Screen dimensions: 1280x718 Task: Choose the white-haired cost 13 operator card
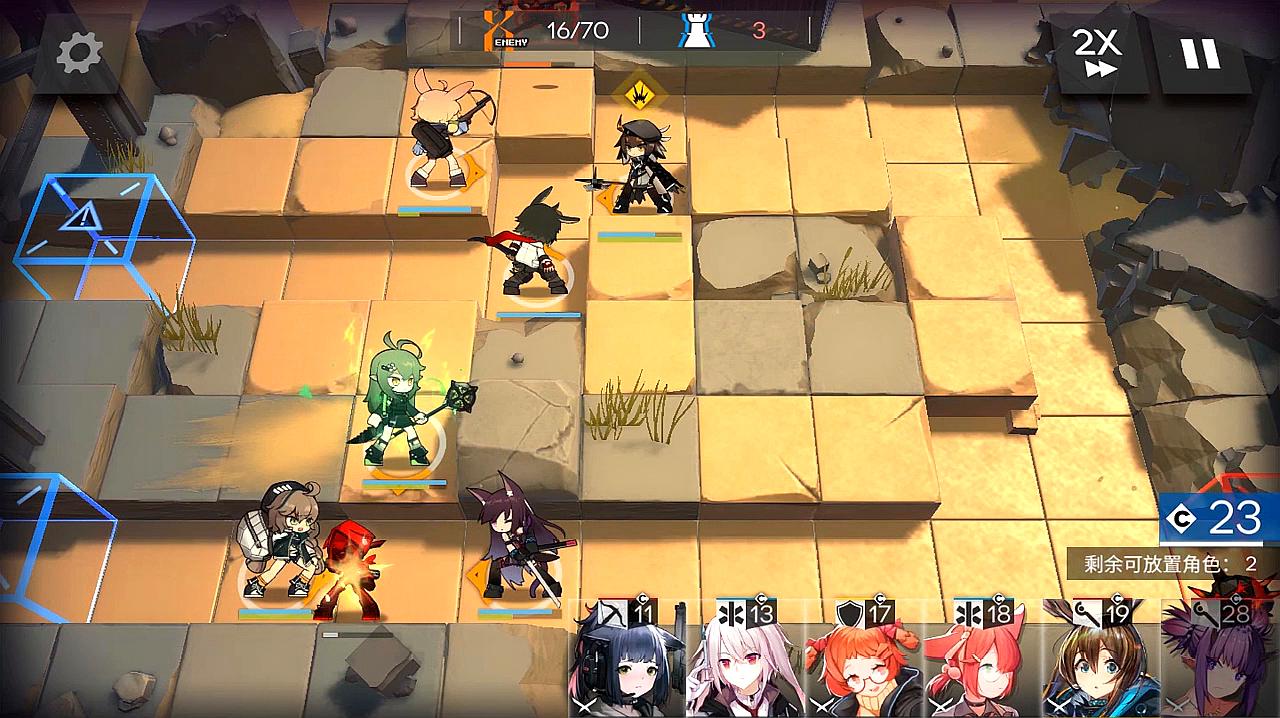pos(745,660)
